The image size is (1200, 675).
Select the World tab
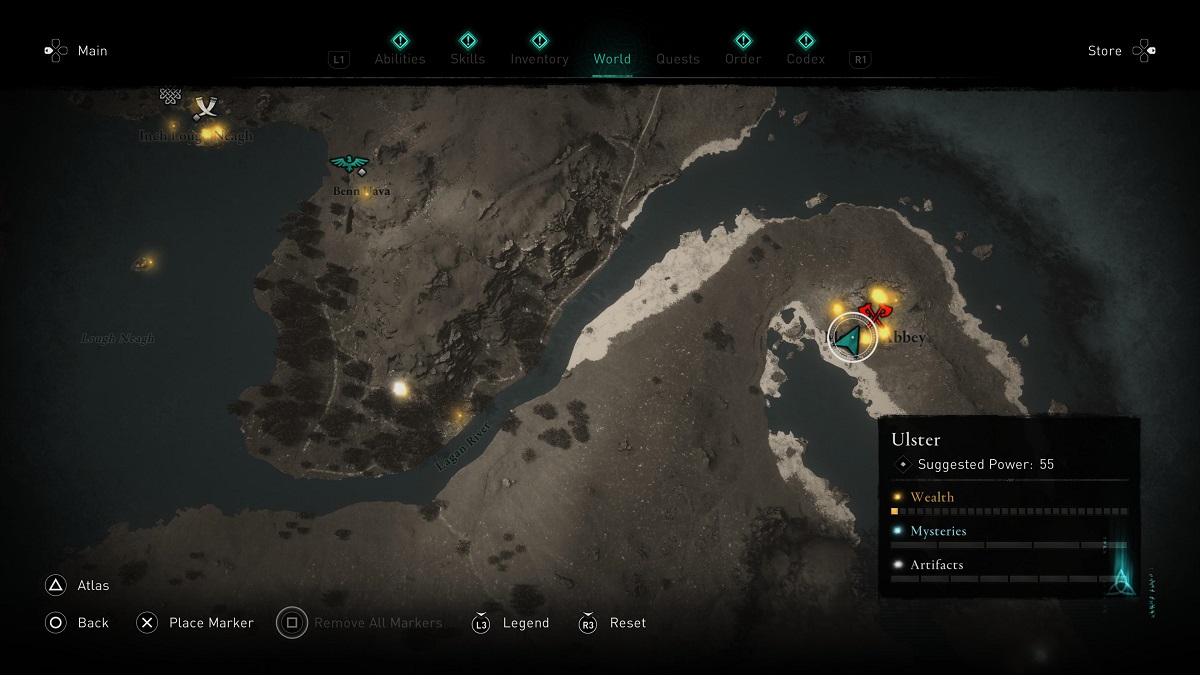click(612, 59)
